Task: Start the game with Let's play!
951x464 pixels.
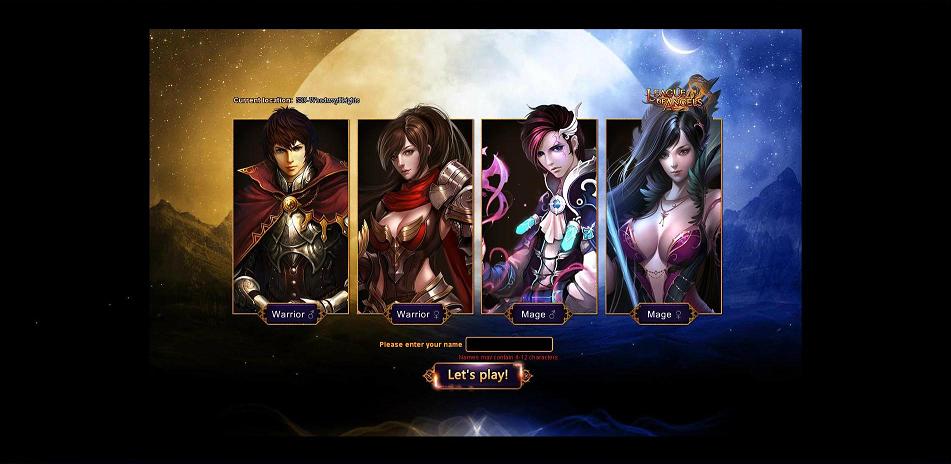Action: tap(477, 376)
